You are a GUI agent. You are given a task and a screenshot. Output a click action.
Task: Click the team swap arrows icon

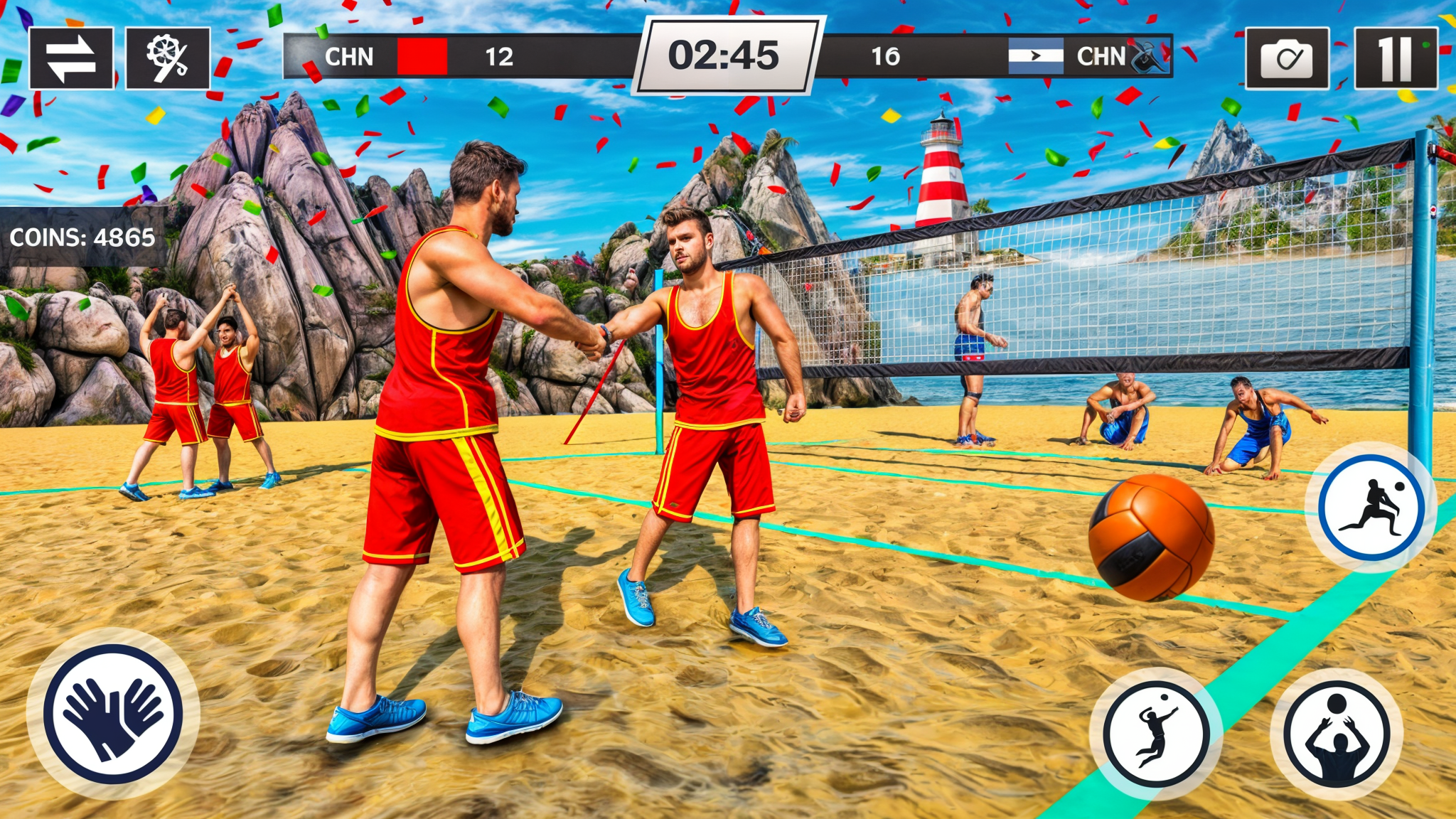73,58
